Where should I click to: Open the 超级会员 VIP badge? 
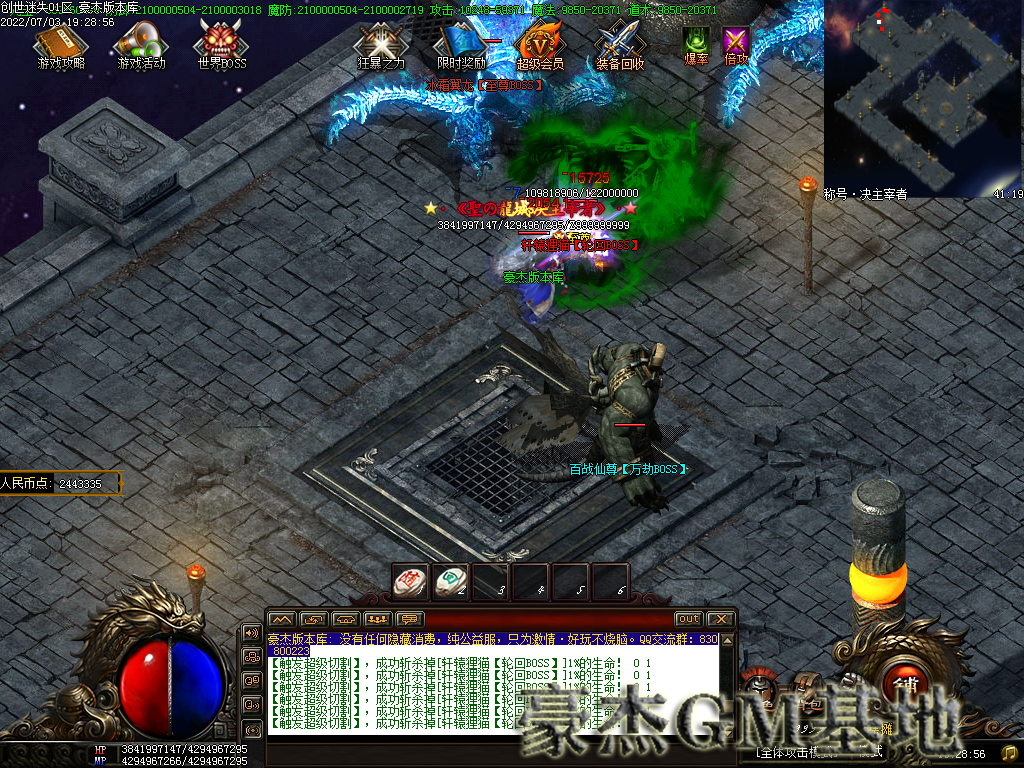click(540, 45)
